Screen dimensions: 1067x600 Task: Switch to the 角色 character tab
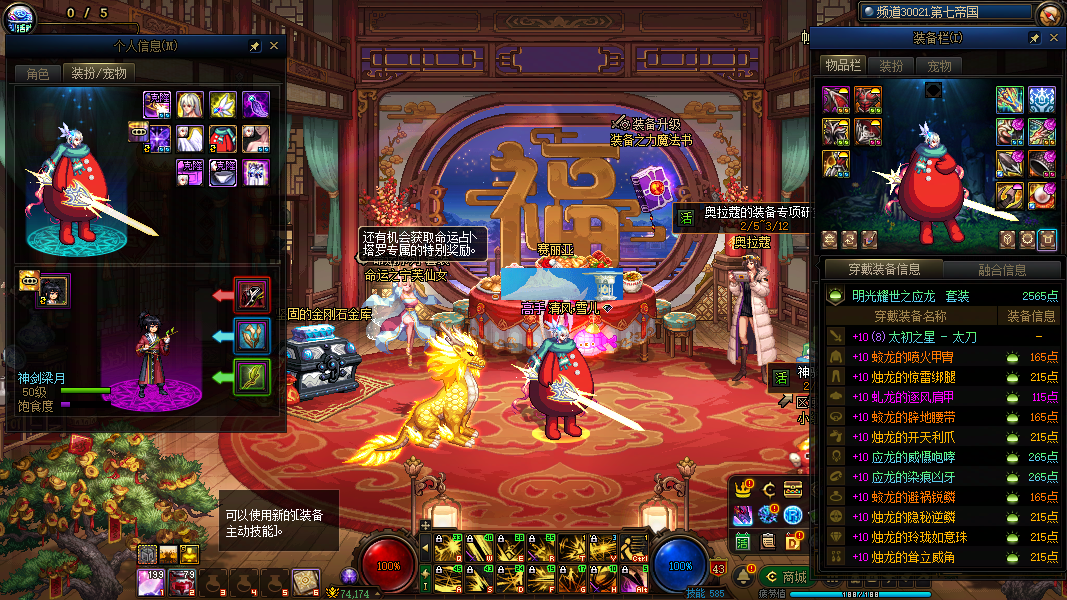[38, 73]
